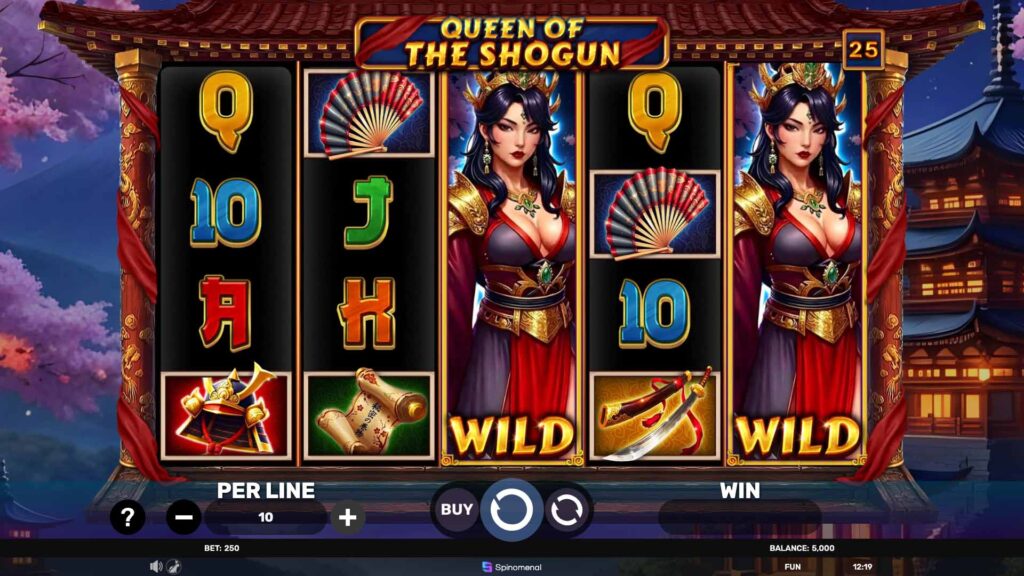Toggle the turbo mode icon beside speaker
The height and width of the screenshot is (576, 1024).
click(172, 566)
